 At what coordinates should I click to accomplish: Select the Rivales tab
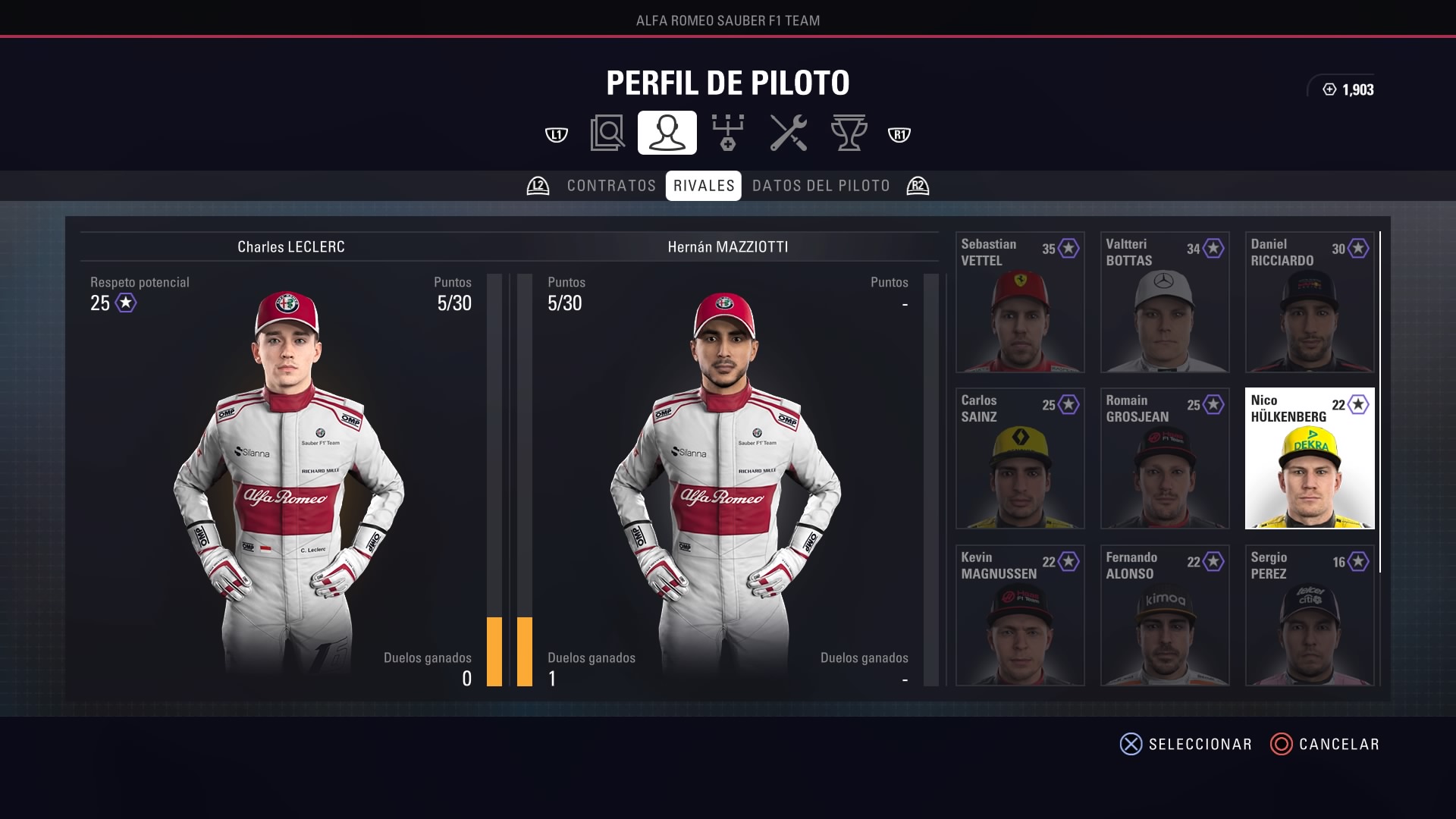pyautogui.click(x=704, y=186)
